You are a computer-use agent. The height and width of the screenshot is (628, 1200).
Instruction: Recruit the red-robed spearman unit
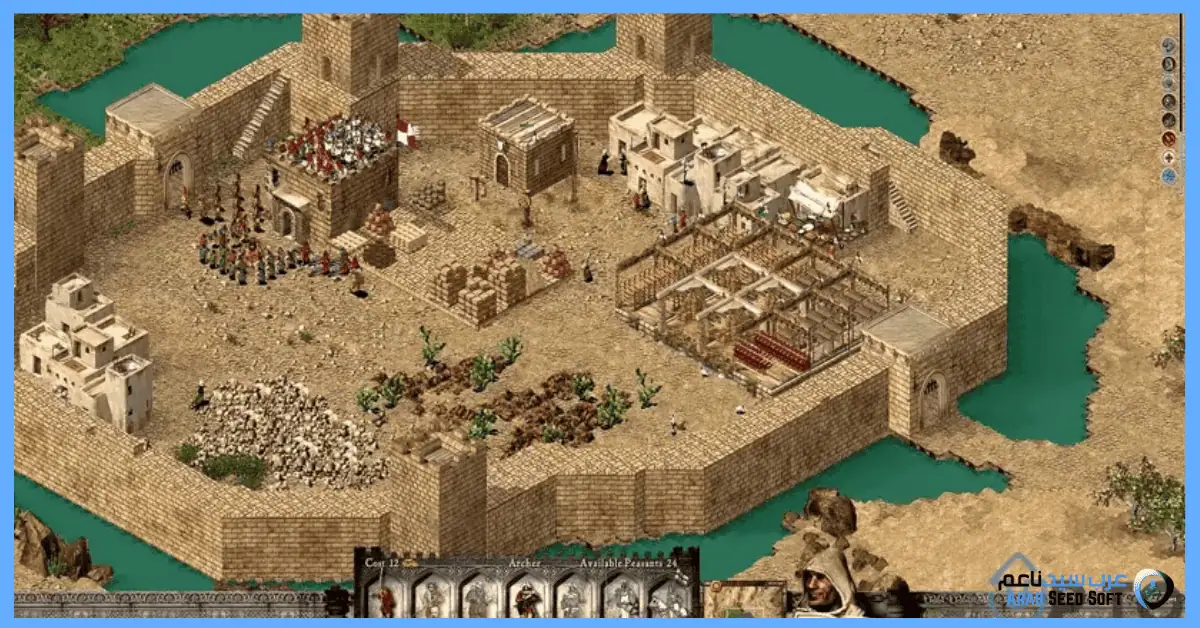point(385,598)
